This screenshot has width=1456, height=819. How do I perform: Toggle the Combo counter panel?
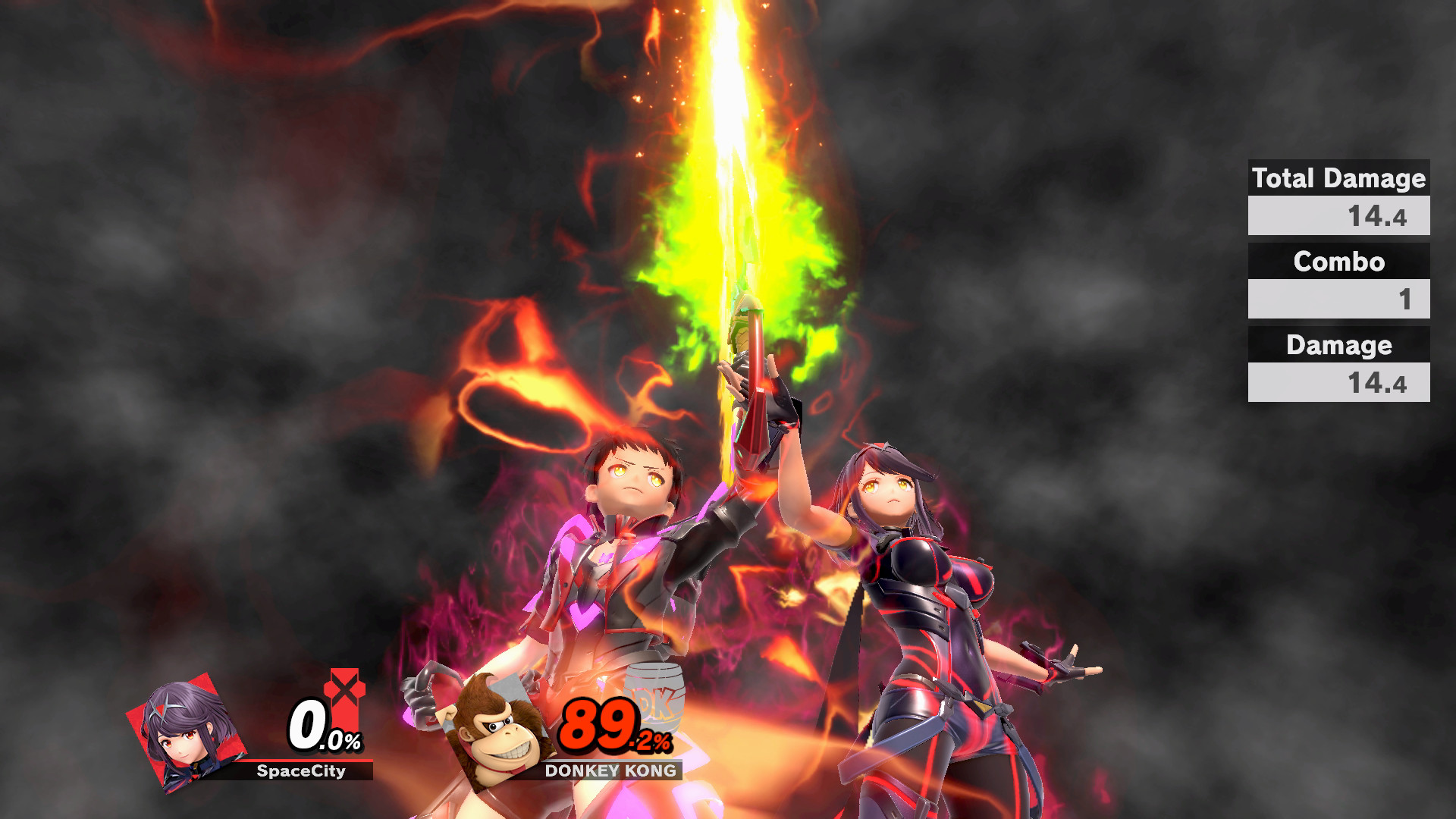point(1338,263)
